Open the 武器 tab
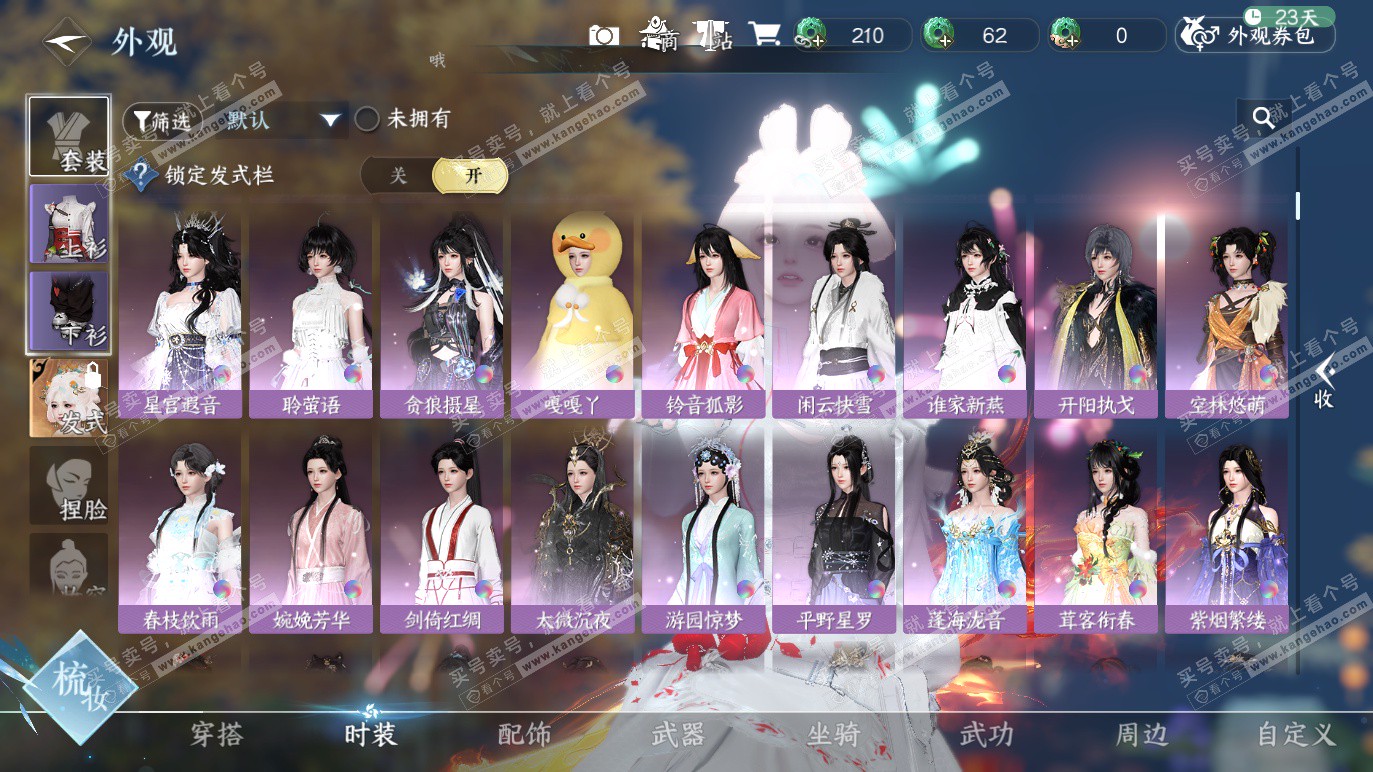Viewport: 1373px width, 772px height. click(x=678, y=735)
